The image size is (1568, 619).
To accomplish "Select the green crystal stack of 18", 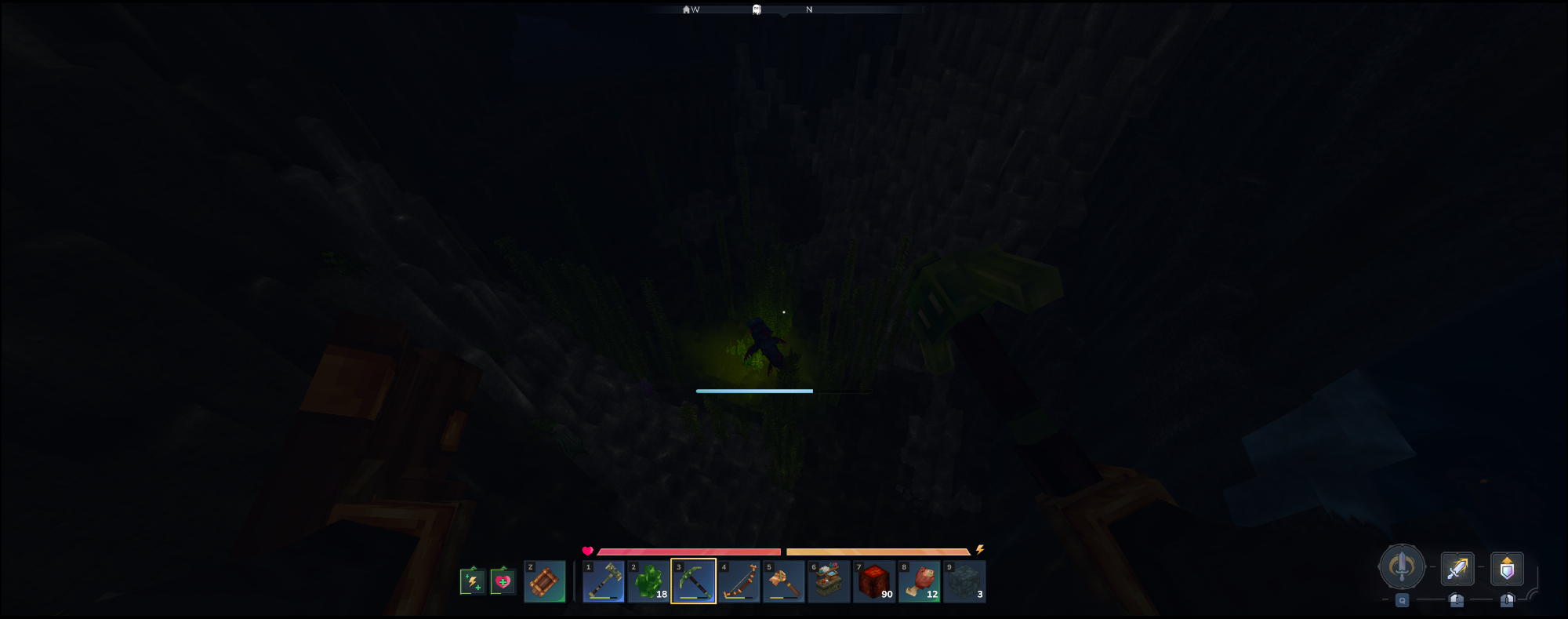I will pyautogui.click(x=648, y=581).
